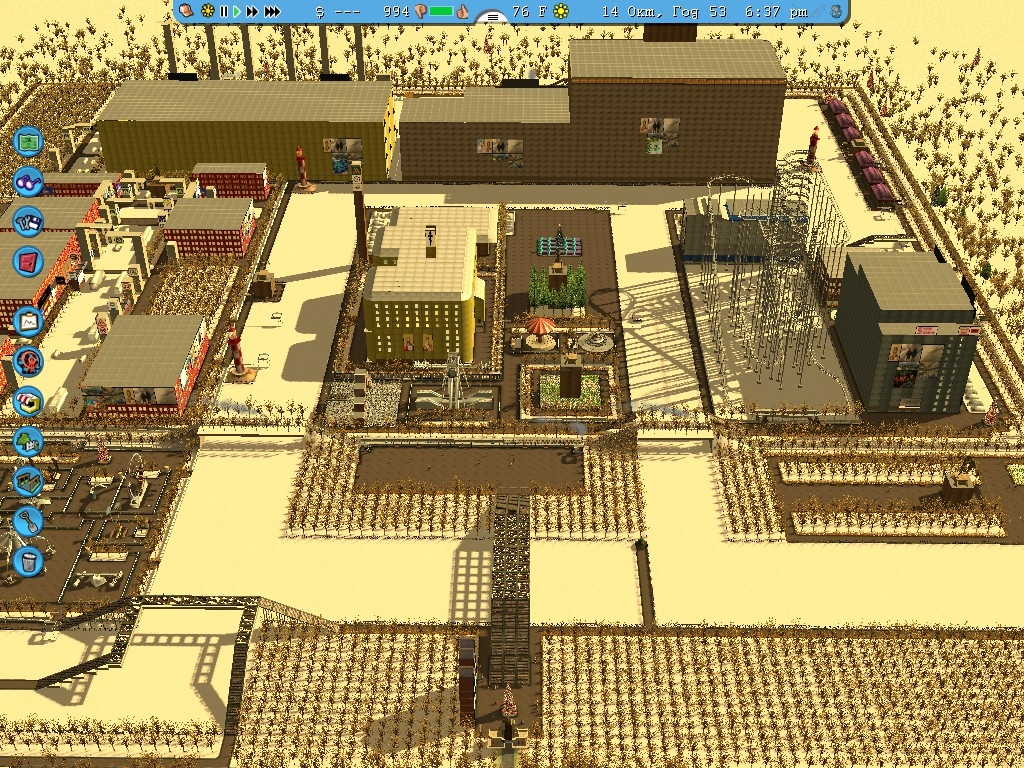
Task: Open the park graph clipboard
Action: coord(28,322)
